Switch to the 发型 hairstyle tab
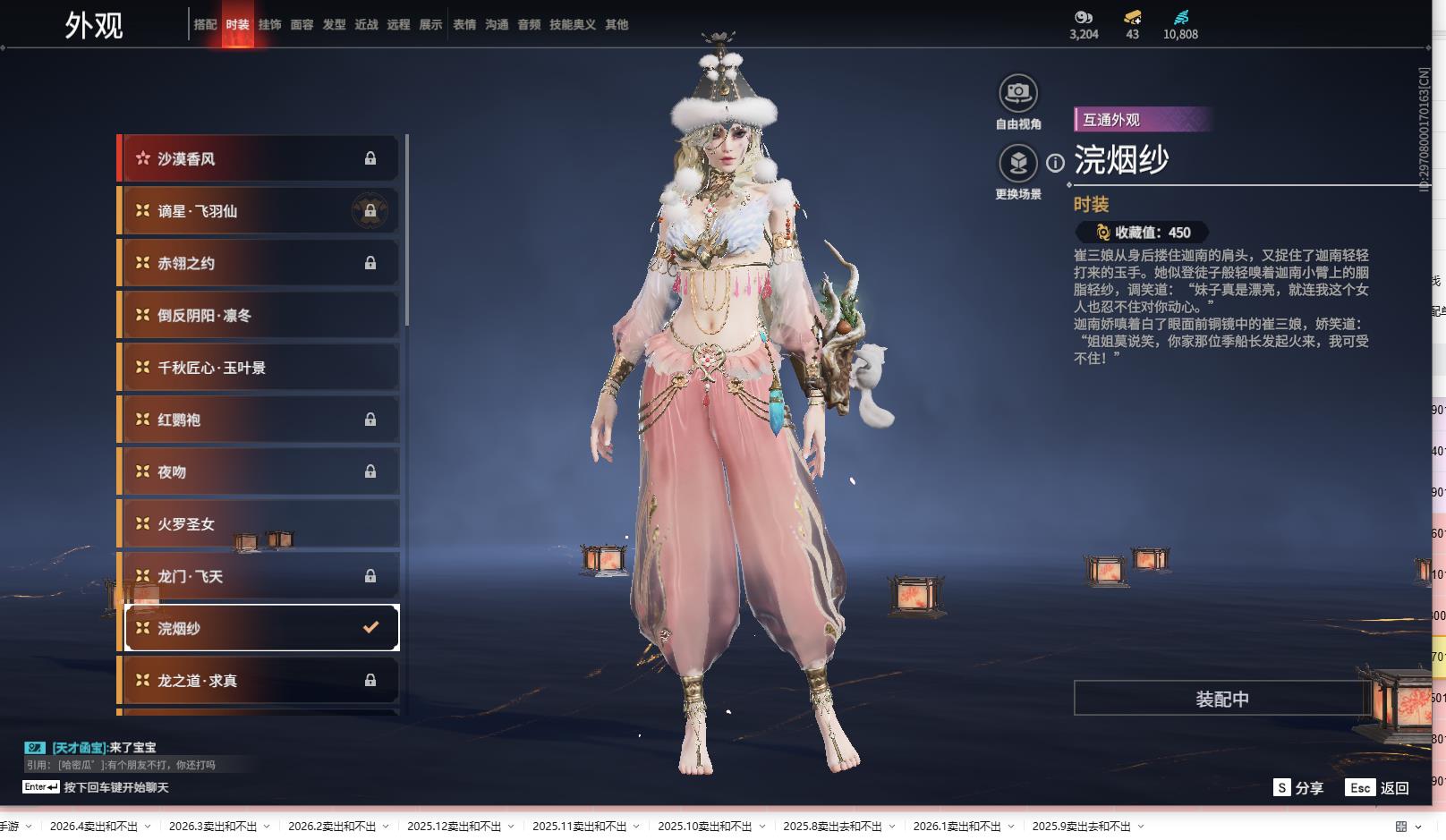 coord(334,25)
